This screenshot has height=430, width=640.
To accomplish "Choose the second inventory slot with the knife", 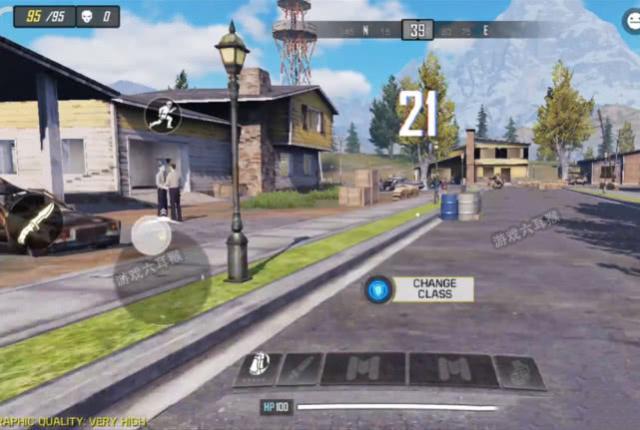I will click(x=300, y=369).
